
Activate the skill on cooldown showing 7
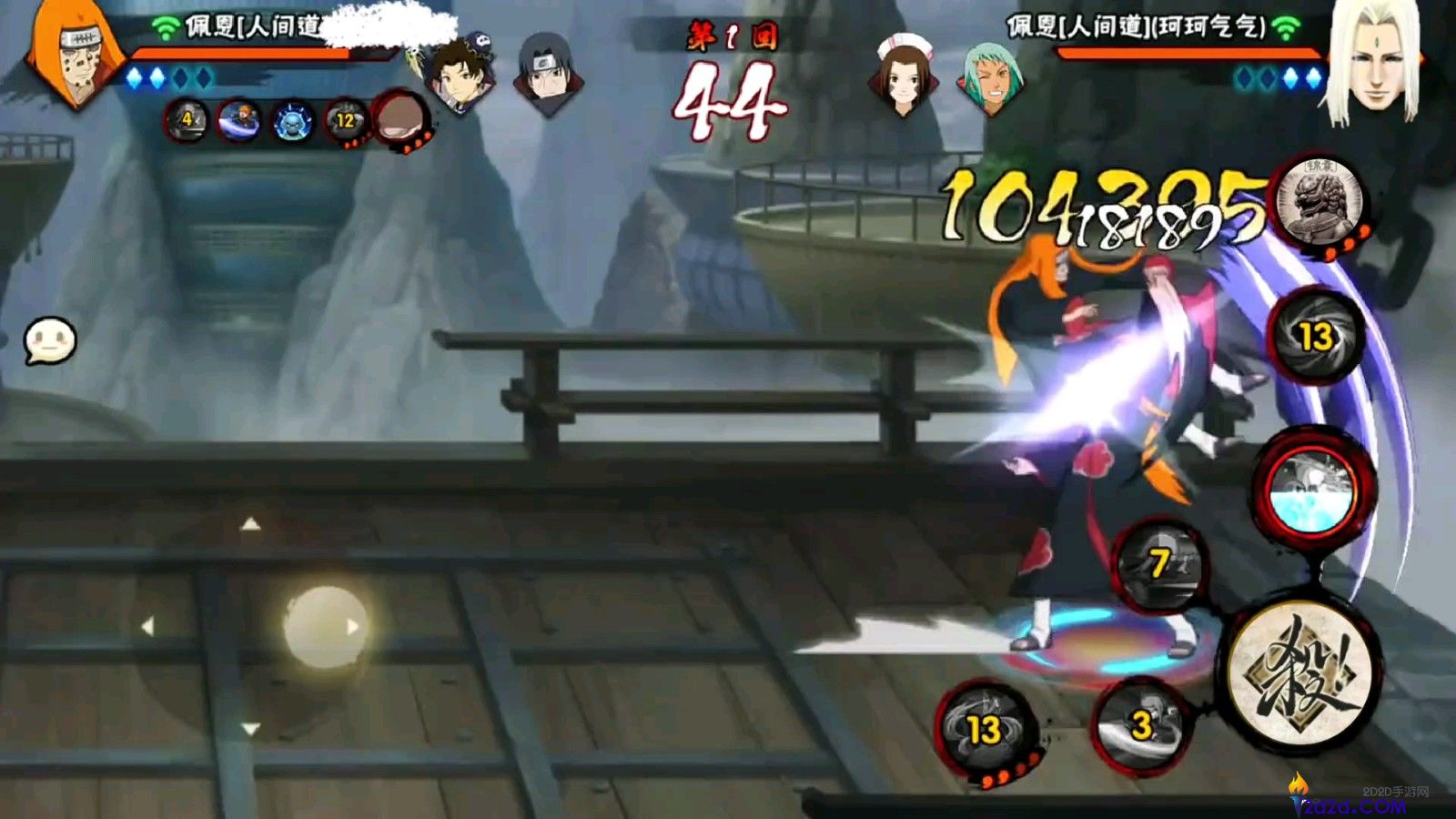pyautogui.click(x=1160, y=564)
